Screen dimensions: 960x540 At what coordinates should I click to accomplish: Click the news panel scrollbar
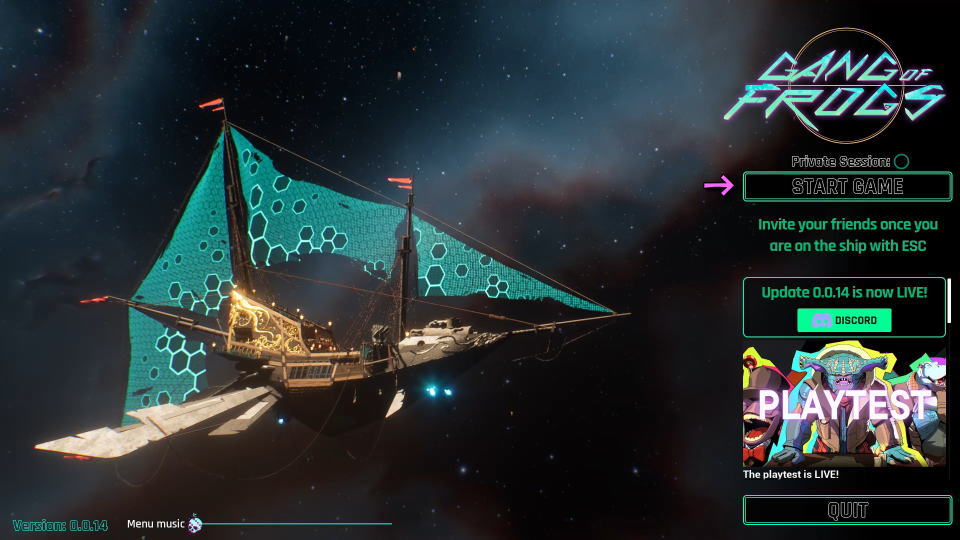[x=949, y=300]
